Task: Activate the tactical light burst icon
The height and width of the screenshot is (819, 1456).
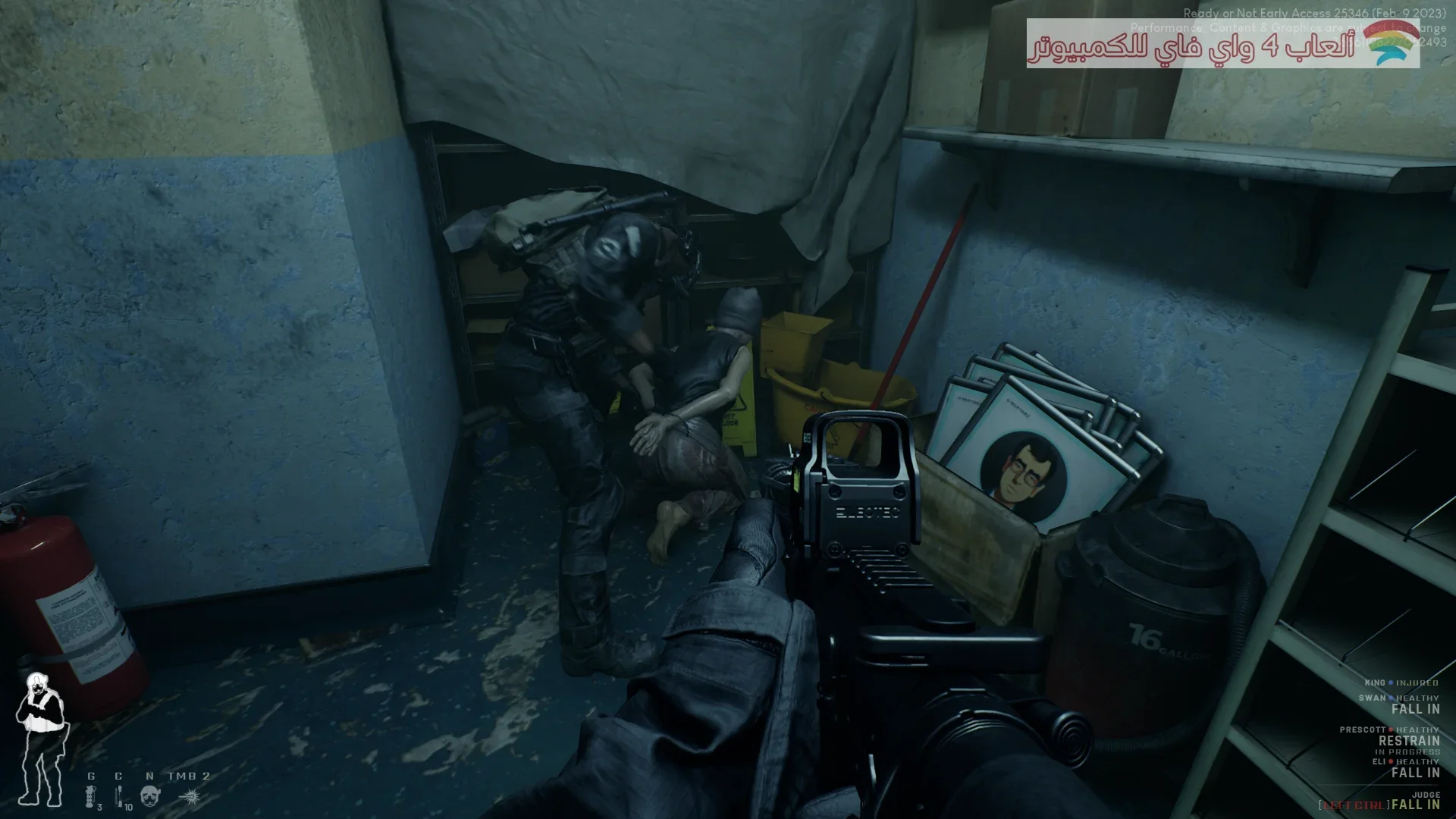Action: pos(189,796)
